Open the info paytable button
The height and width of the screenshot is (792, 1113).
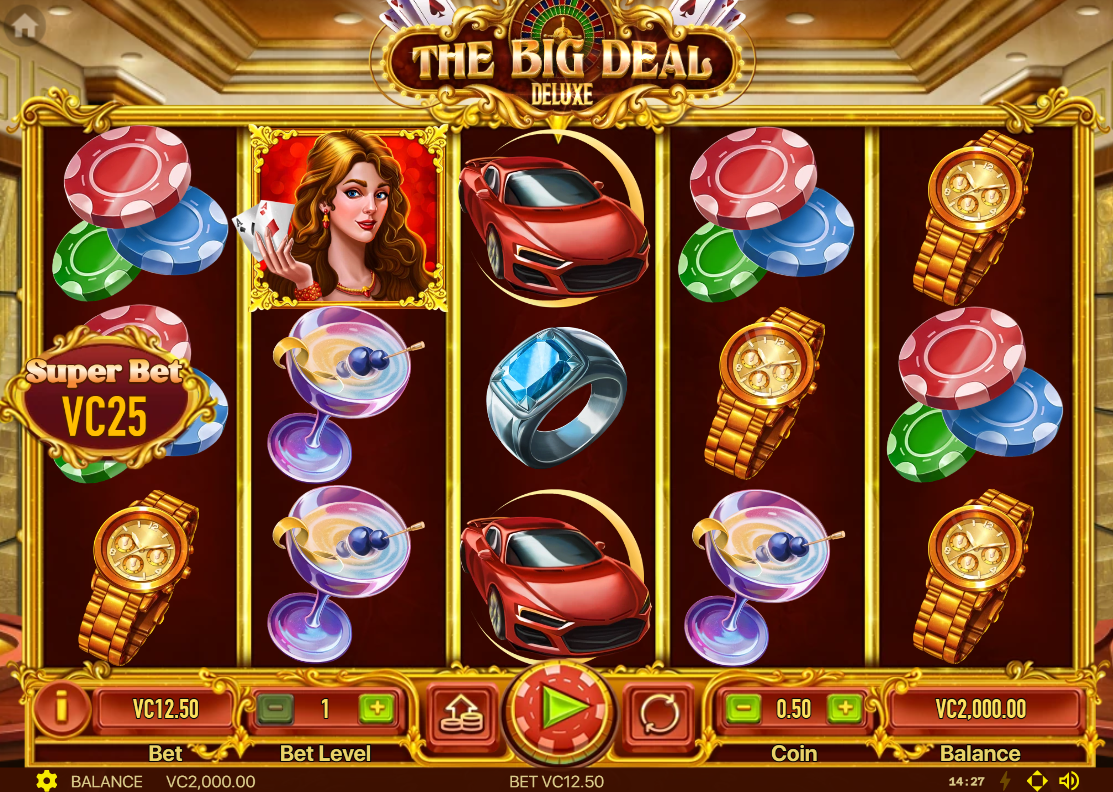60,709
